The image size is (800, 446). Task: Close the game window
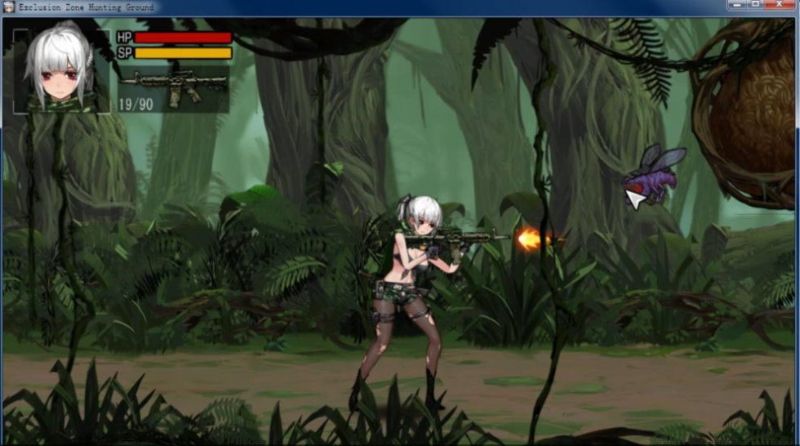pos(779,6)
